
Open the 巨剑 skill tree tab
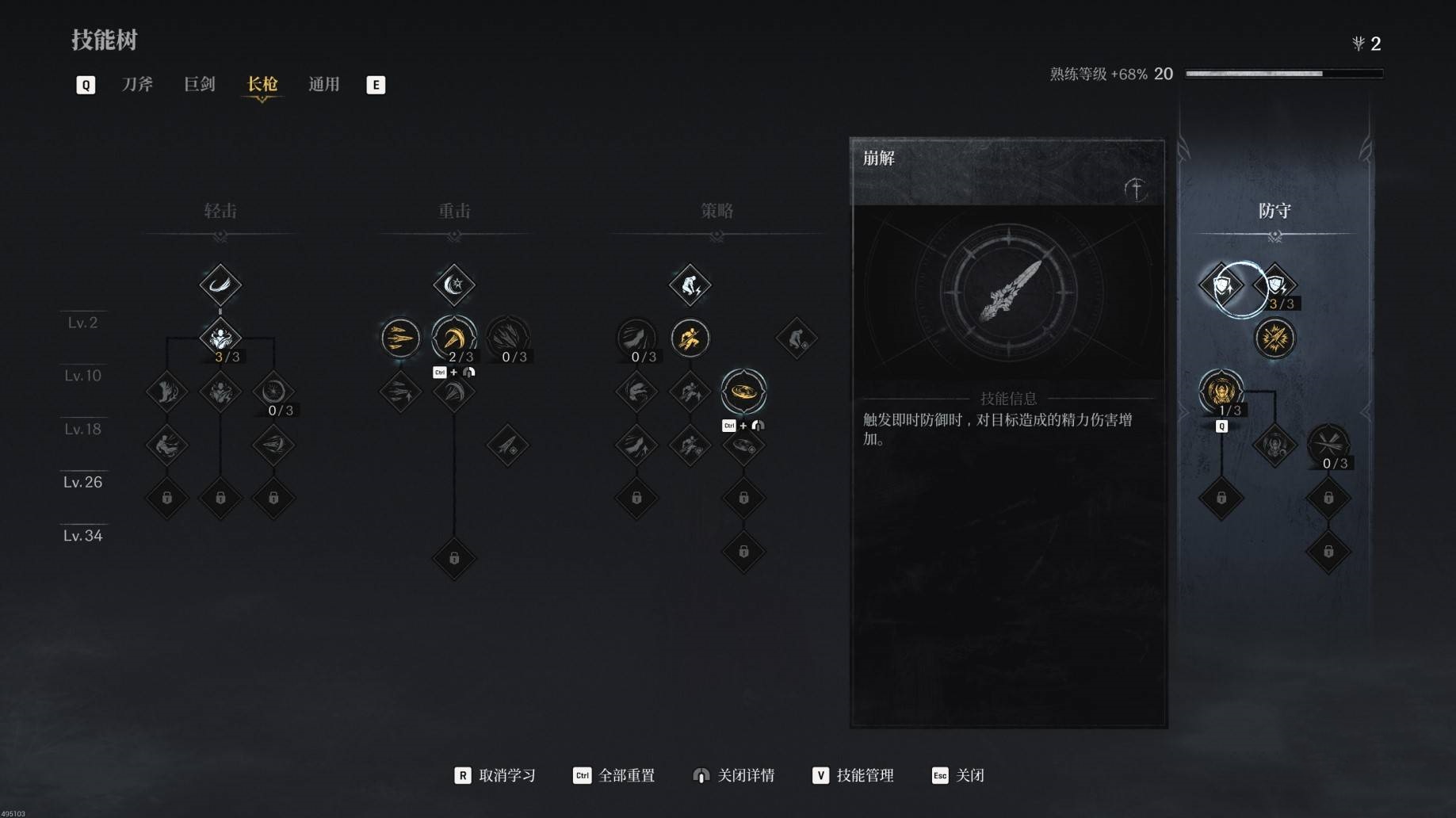coord(199,84)
